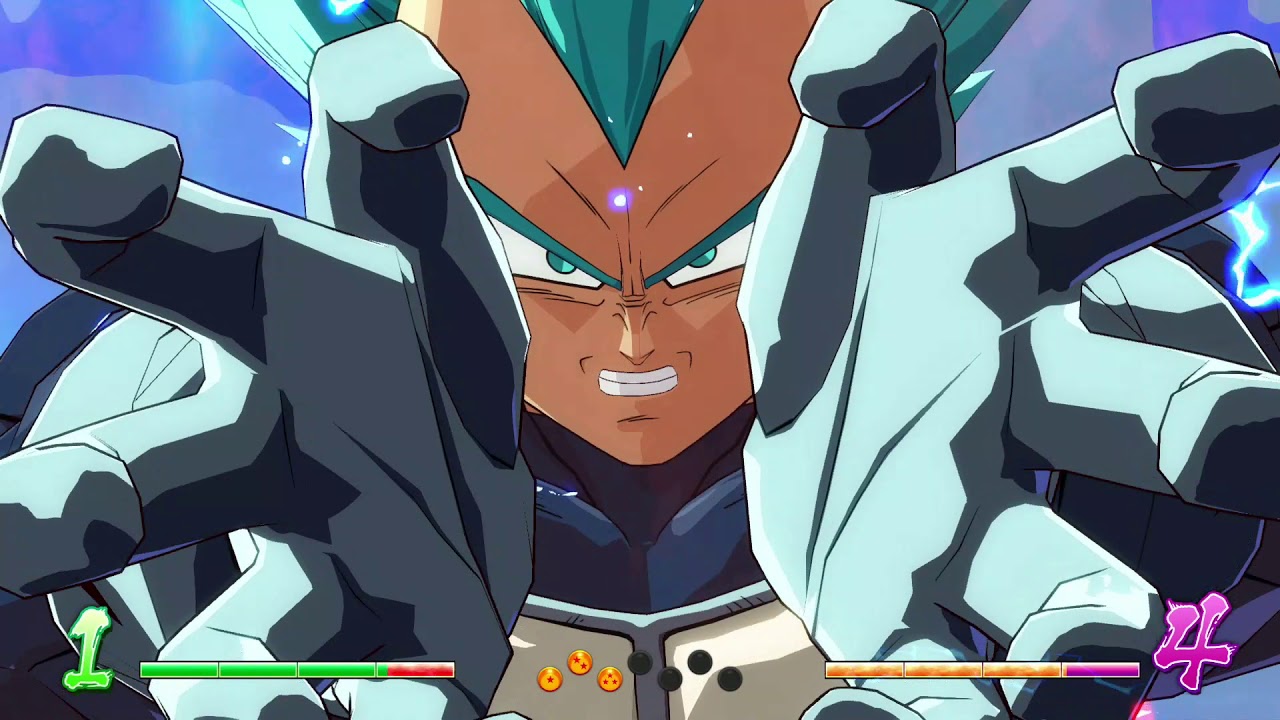
Task: Click the first empty Dragon Ball slot
Action: [x=642, y=663]
